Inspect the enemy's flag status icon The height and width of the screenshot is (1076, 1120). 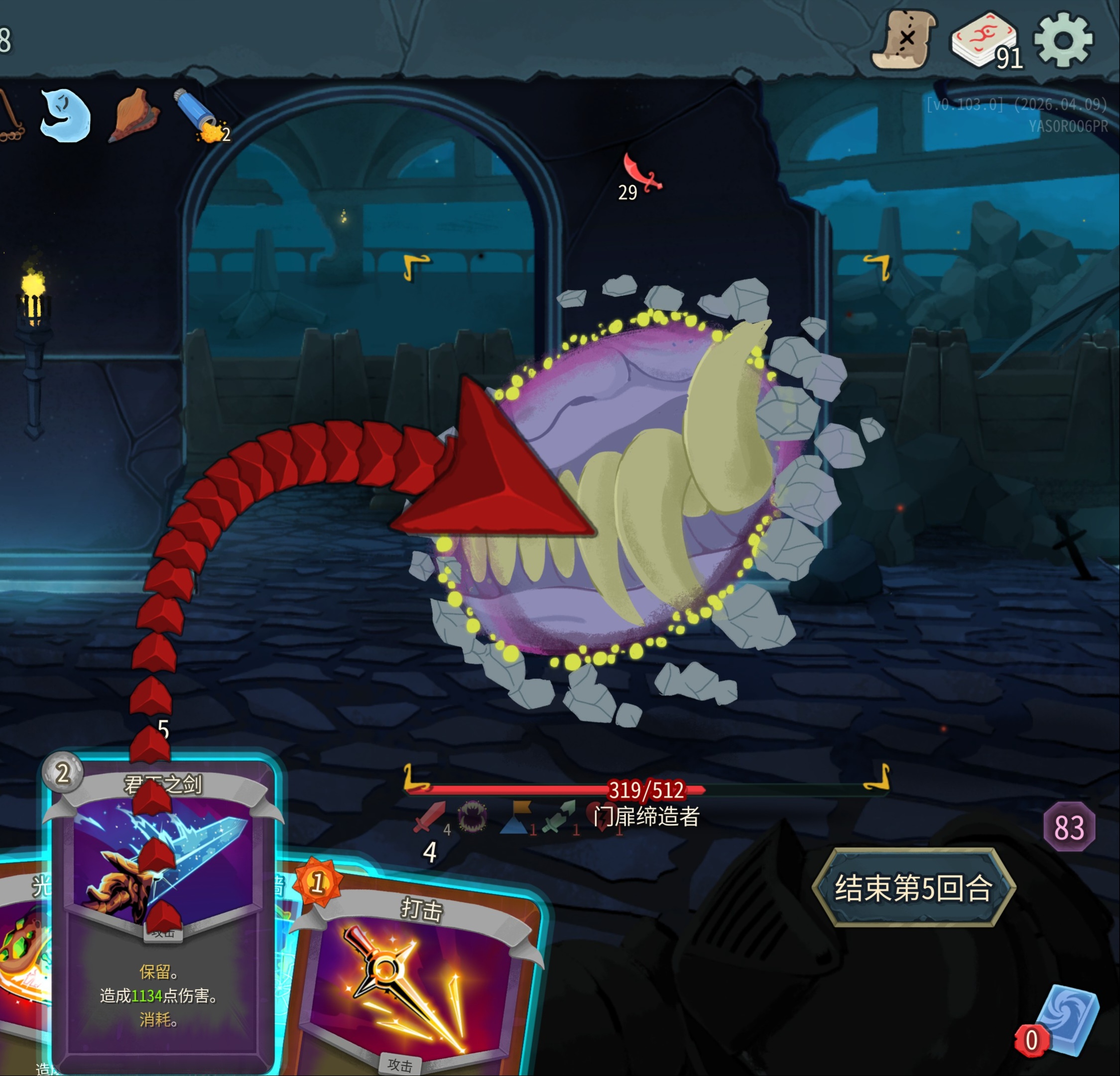pos(516,817)
